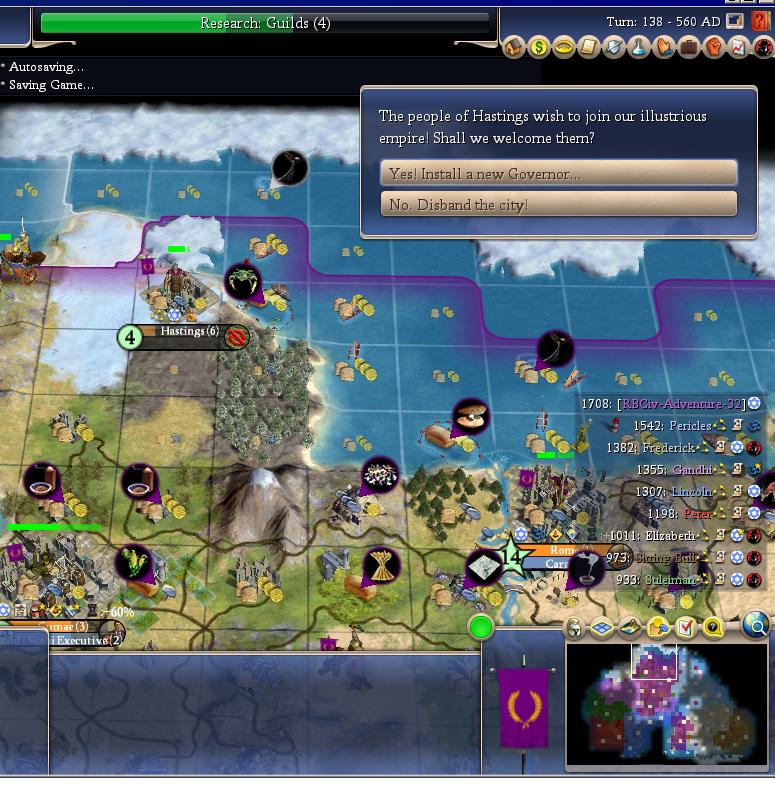Open the Military Advisor fist icon
This screenshot has width=775, height=791.
click(x=714, y=47)
